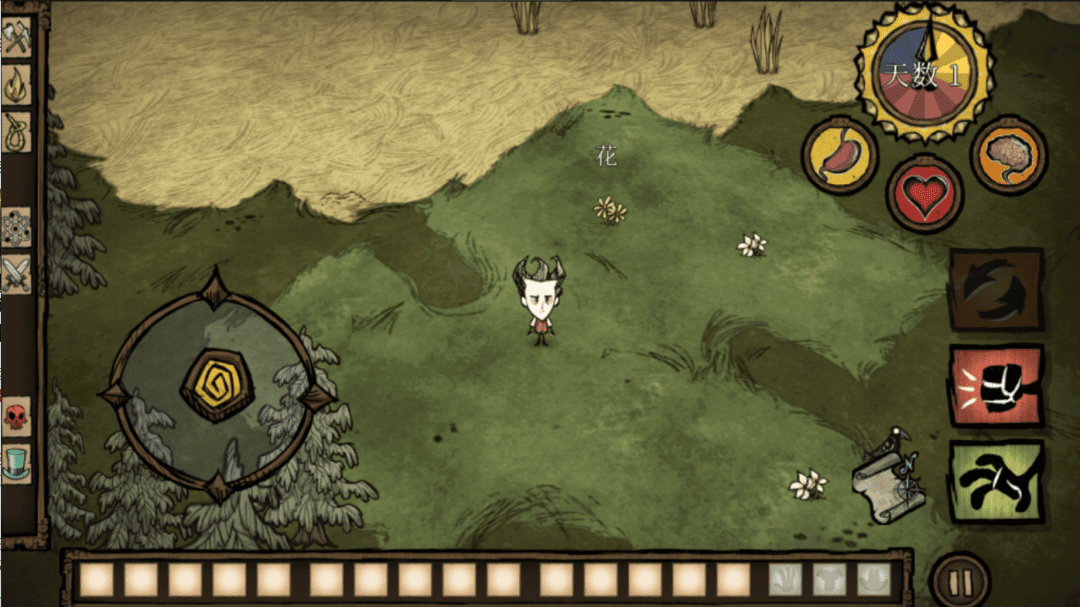Tap the heart health meter
This screenshot has width=1080, height=607.
point(924,193)
